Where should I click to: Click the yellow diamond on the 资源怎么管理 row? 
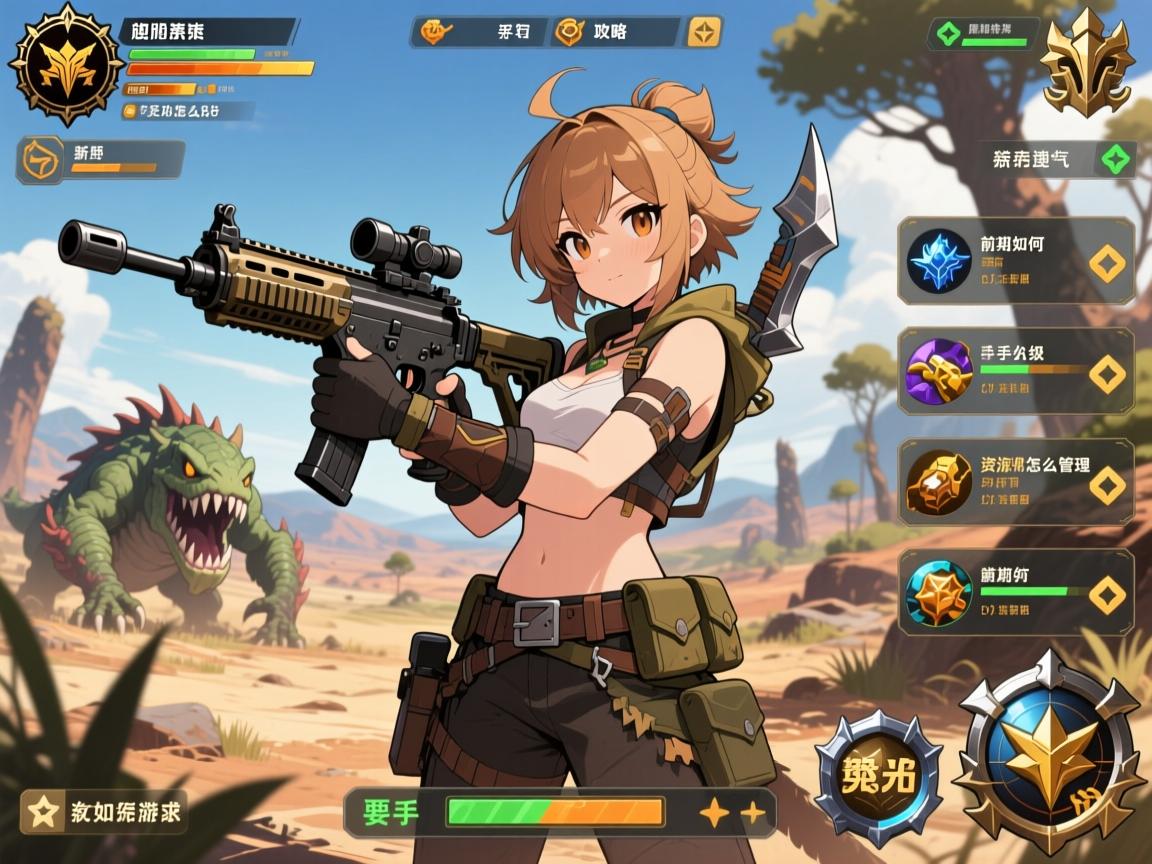click(x=1106, y=484)
